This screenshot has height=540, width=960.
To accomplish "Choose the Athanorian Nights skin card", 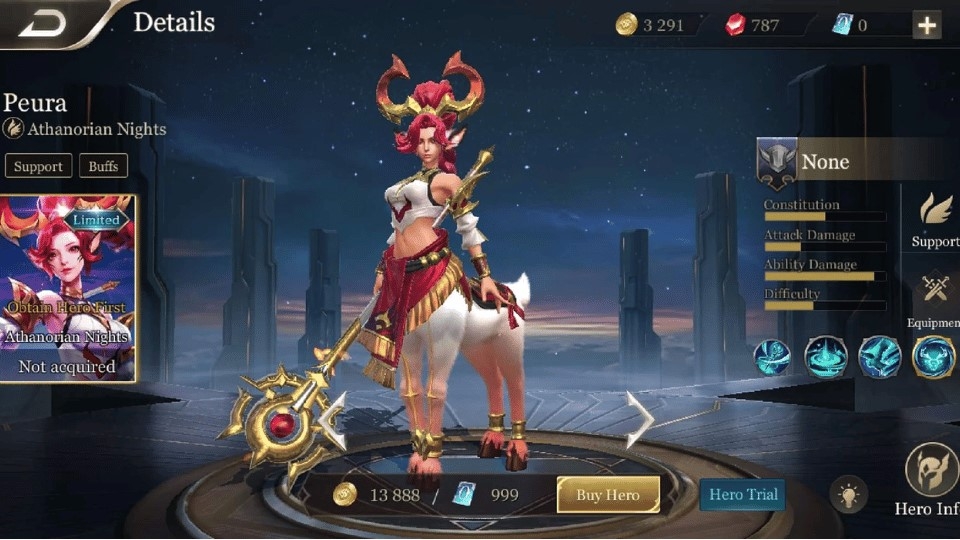I will click(68, 288).
